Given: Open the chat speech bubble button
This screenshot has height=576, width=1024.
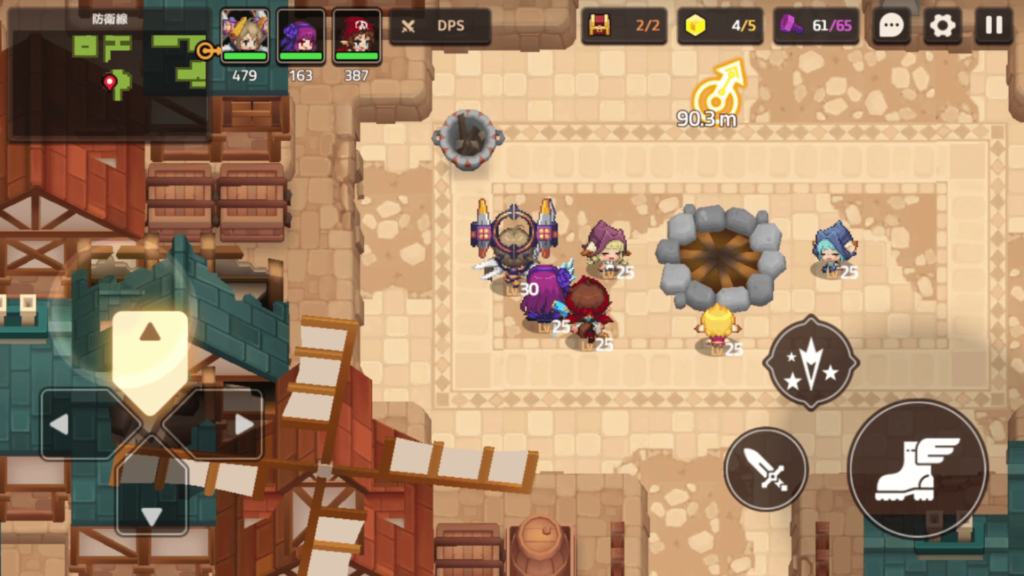Looking at the screenshot, I should tap(890, 26).
